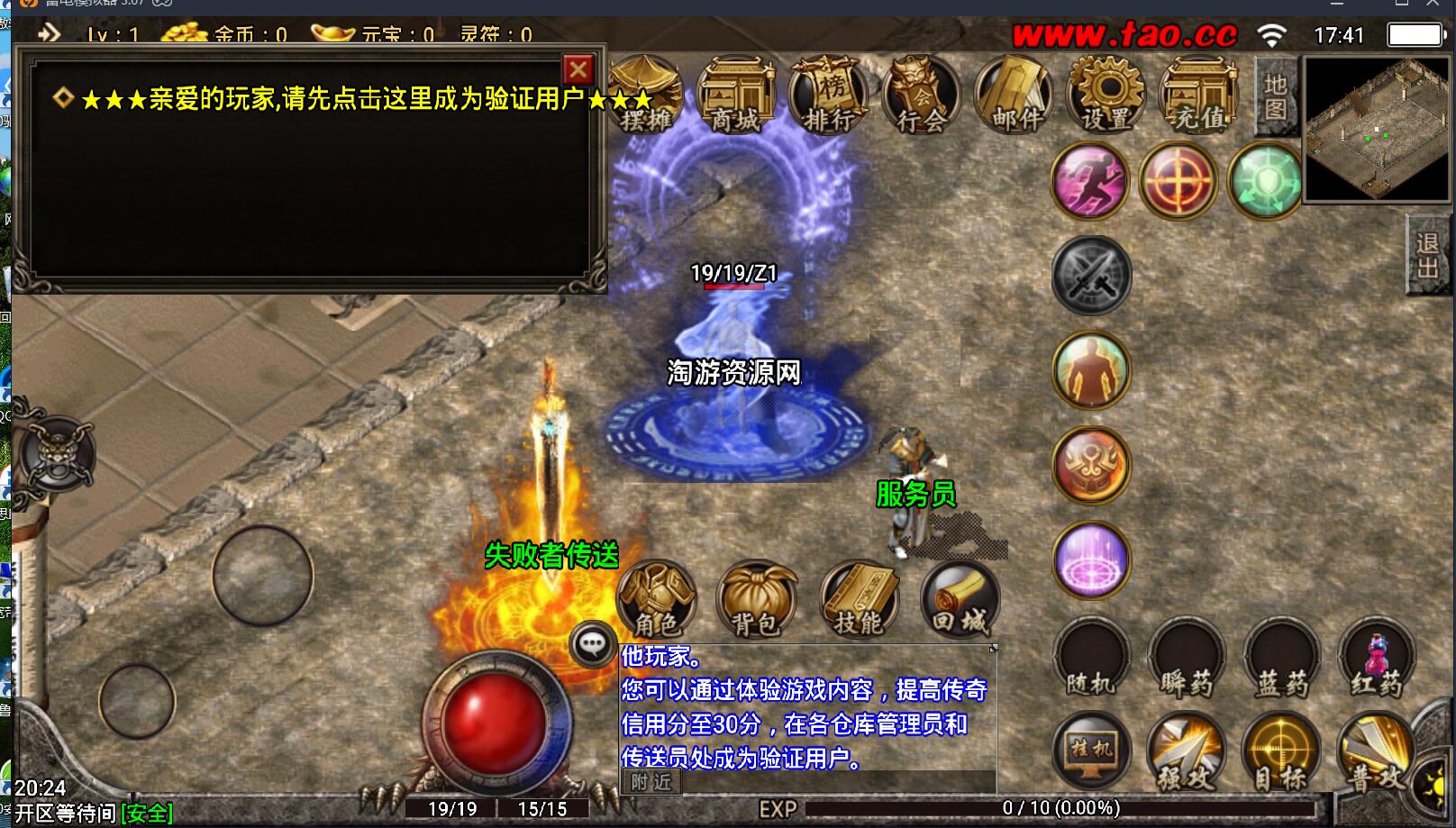Toggle the 挂机 auto-play button
The height and width of the screenshot is (828, 1456).
coord(1091,751)
